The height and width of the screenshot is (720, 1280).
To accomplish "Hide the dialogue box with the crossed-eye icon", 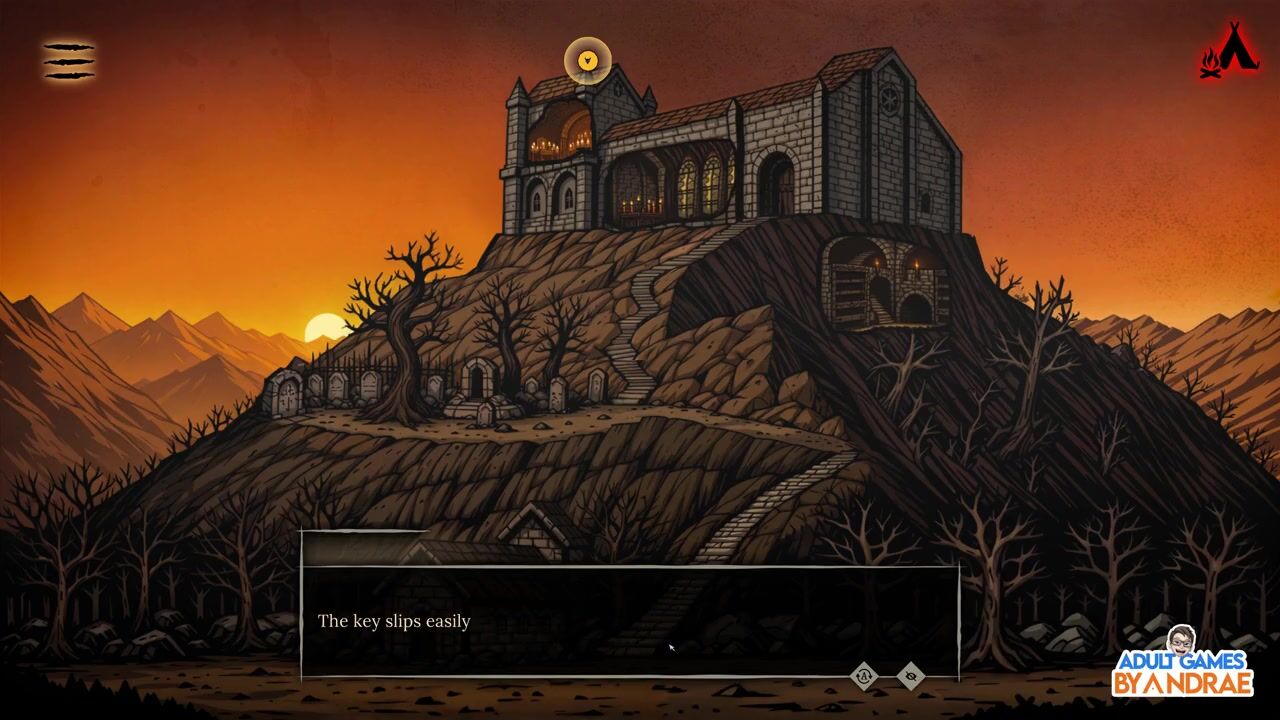I will [910, 676].
